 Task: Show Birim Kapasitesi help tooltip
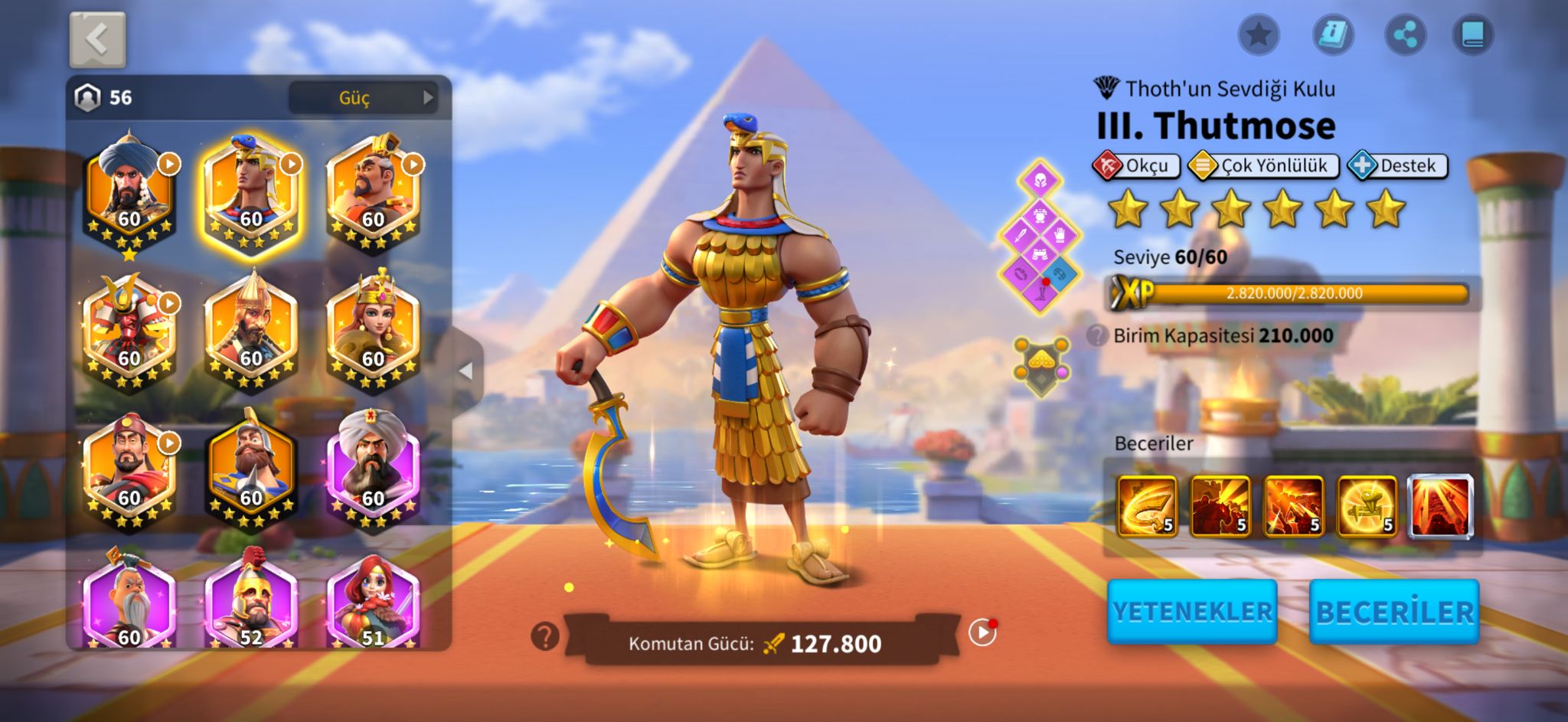pyautogui.click(x=1097, y=335)
